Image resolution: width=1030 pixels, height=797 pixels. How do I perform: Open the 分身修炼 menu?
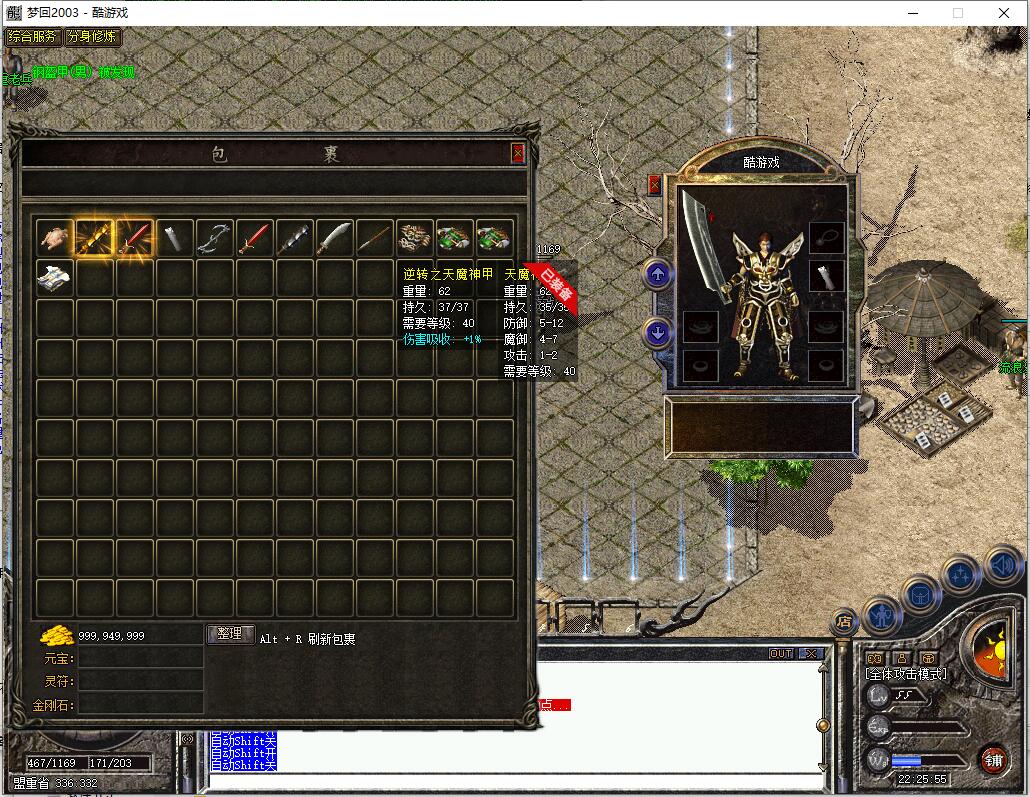pos(92,37)
